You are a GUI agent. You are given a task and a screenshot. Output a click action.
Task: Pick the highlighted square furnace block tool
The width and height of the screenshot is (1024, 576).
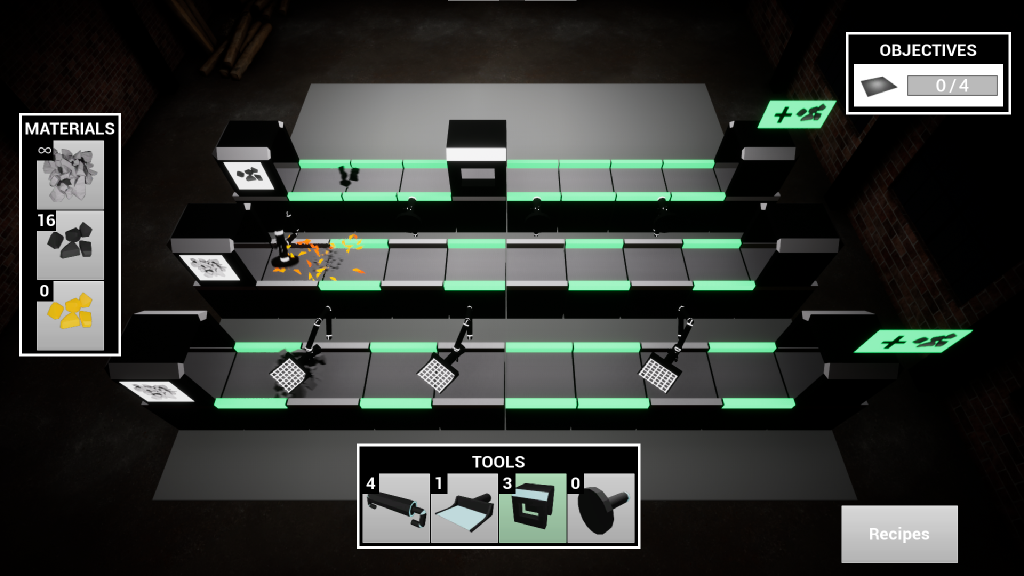click(x=532, y=508)
